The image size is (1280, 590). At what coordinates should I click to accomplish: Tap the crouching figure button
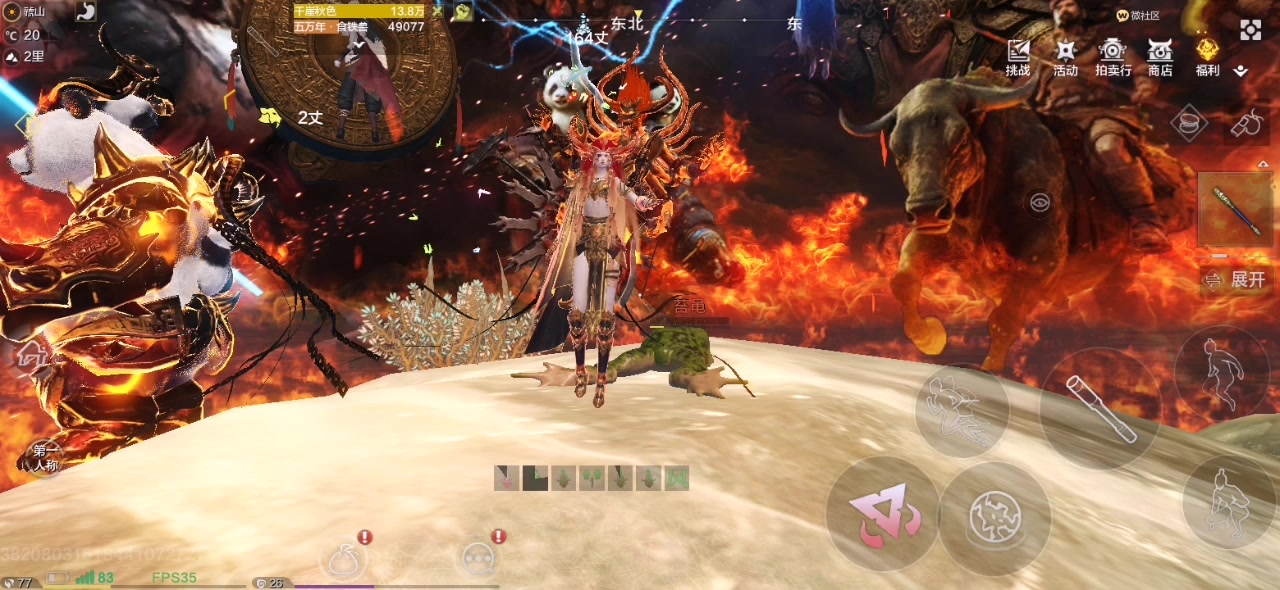click(x=1226, y=502)
